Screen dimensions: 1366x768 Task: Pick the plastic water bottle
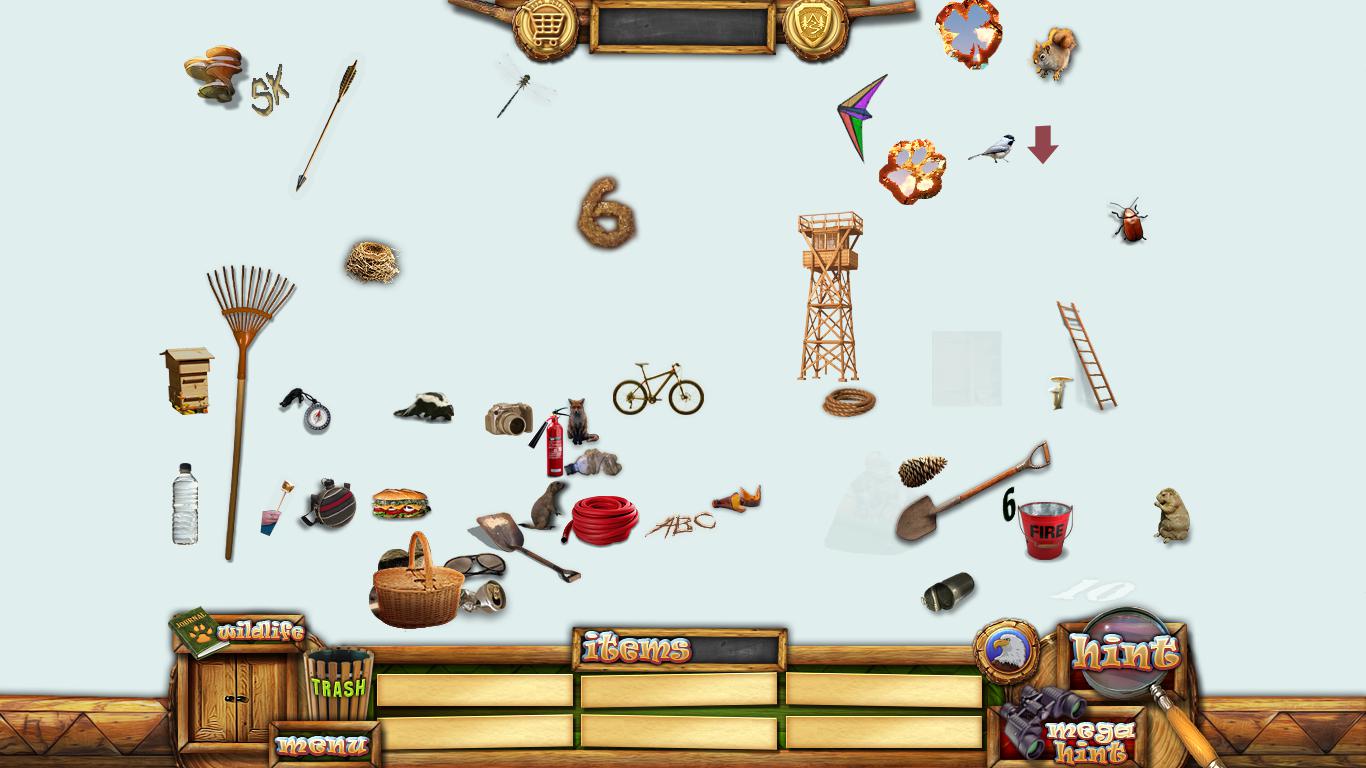tap(185, 504)
